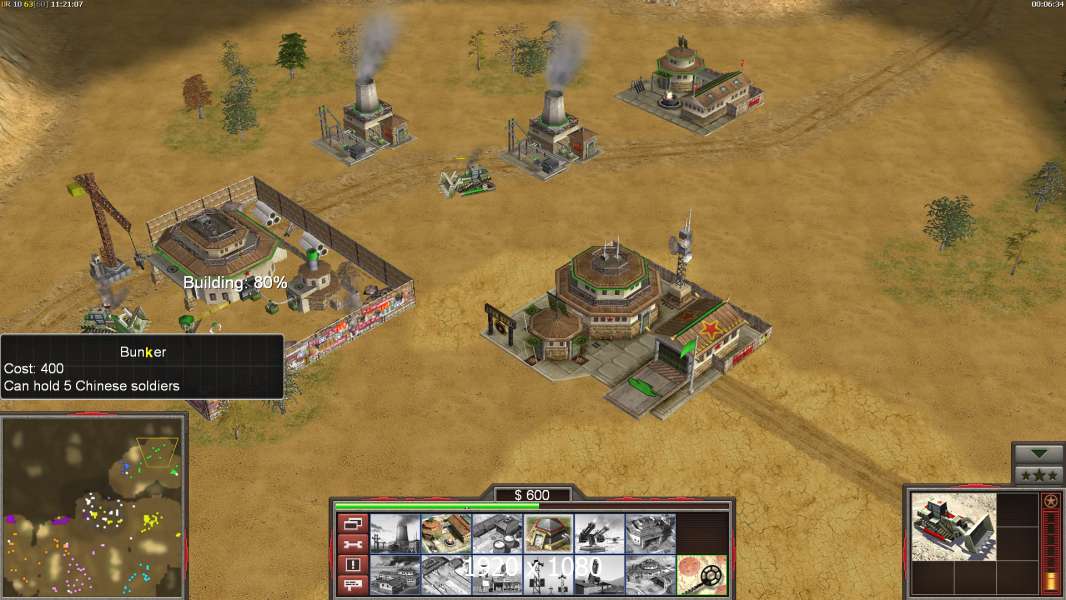
Task: Select the Command Center build icon
Action: (x=651, y=575)
